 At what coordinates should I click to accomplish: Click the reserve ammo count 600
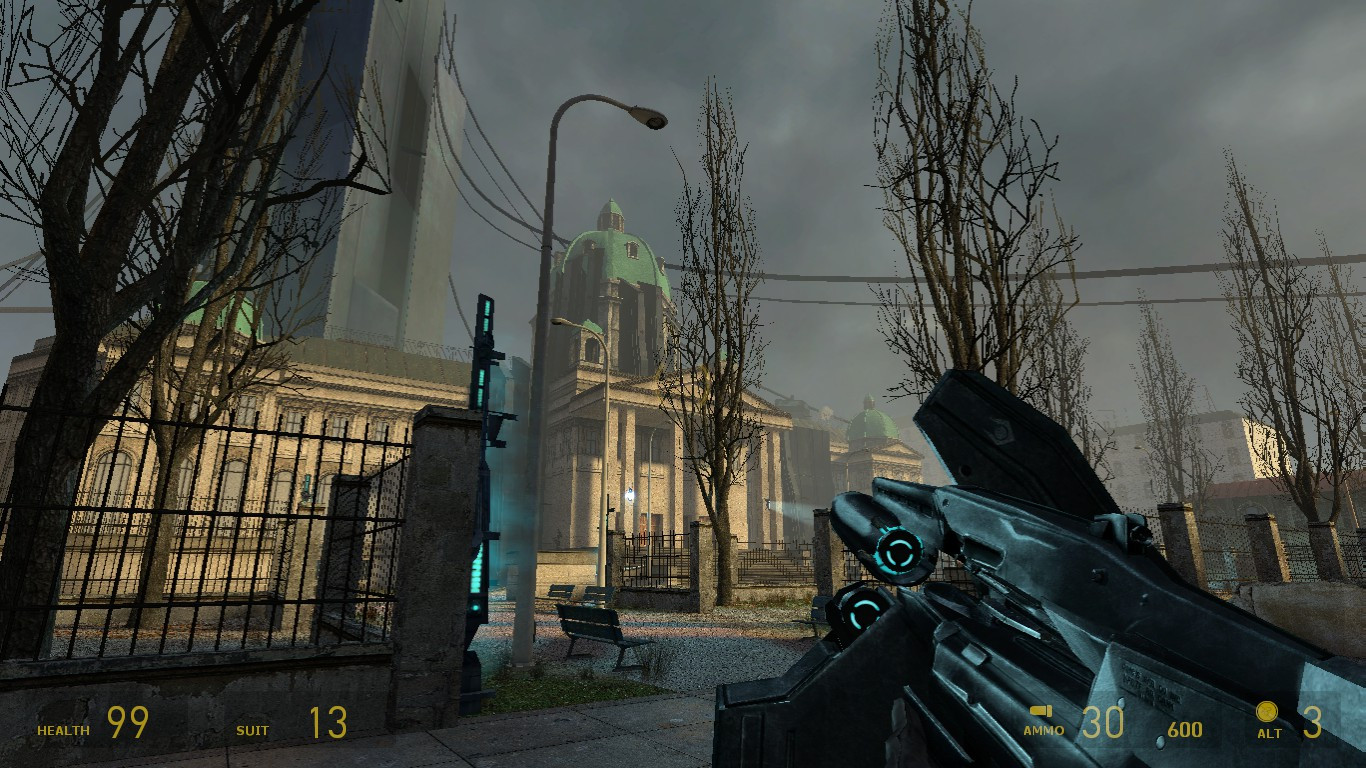pos(1186,729)
